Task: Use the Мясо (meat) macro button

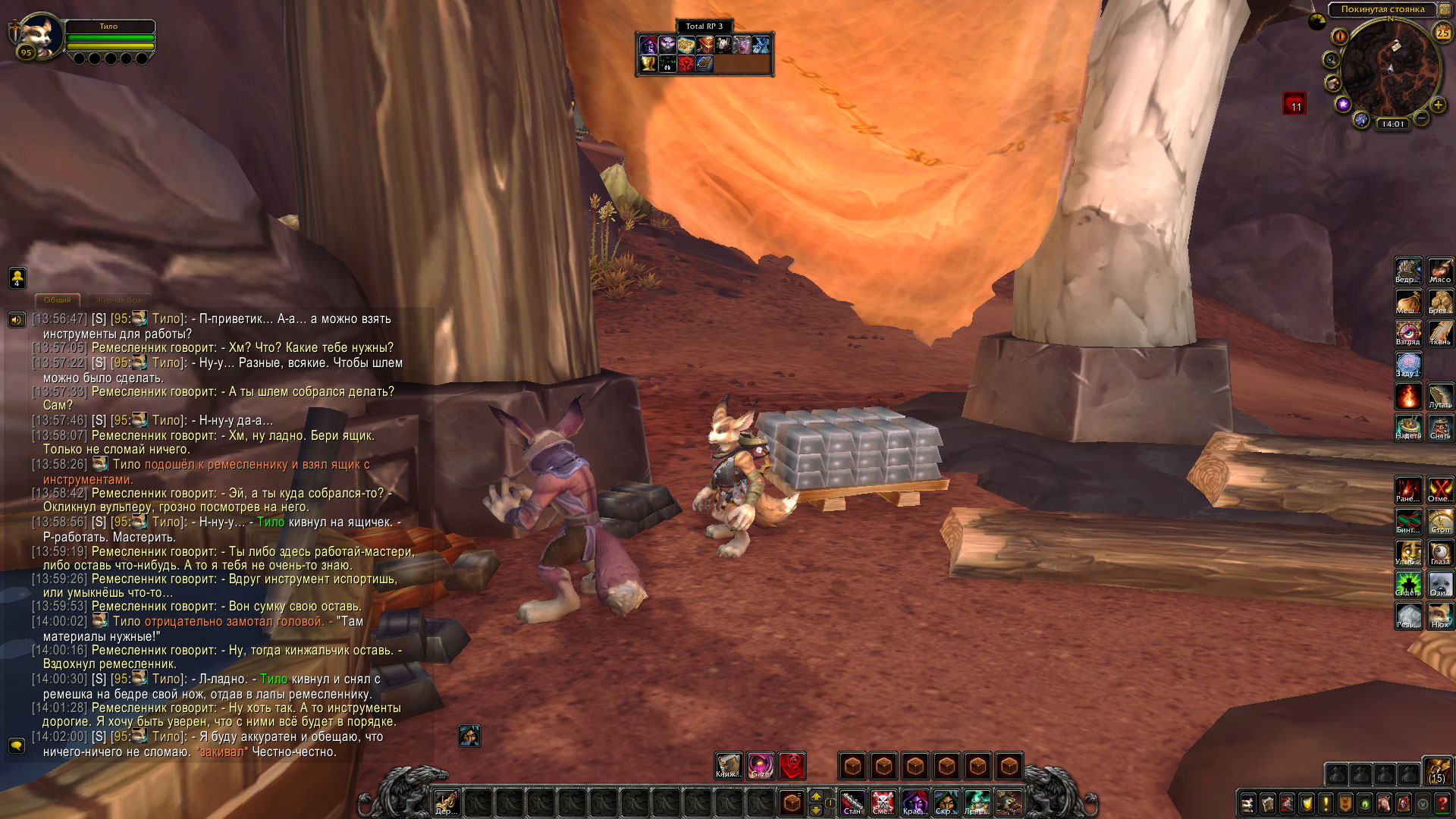Action: point(1440,271)
